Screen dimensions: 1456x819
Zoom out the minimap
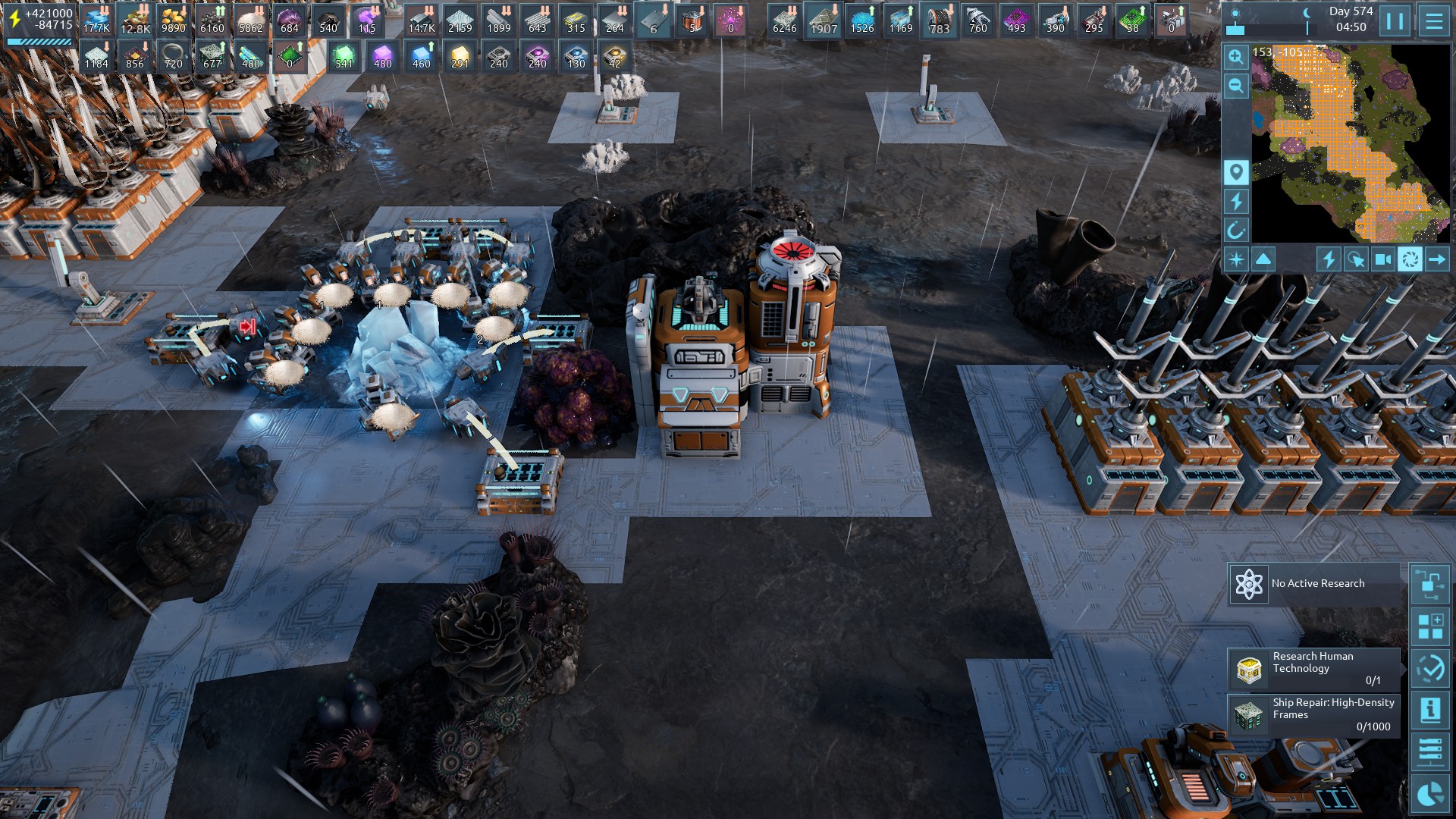[1236, 86]
